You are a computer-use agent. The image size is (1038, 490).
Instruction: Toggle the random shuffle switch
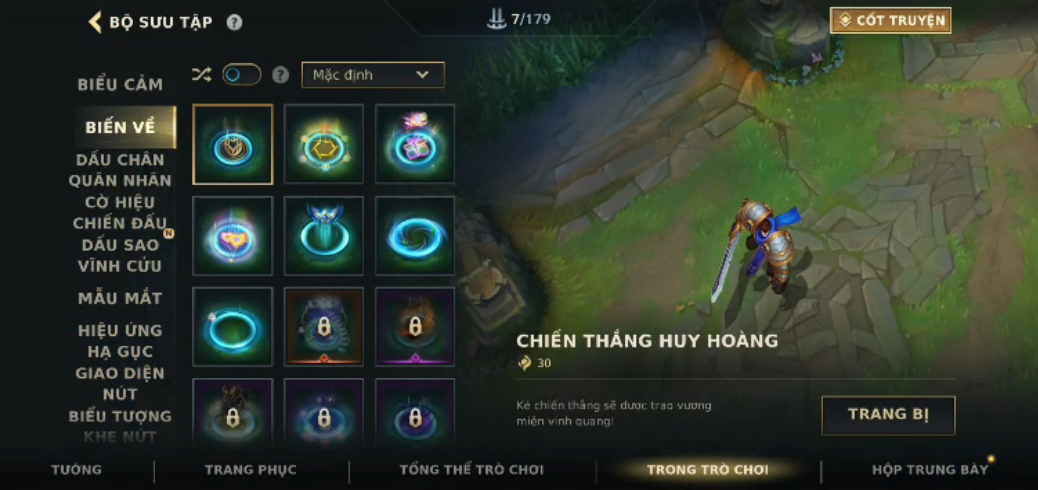tap(241, 75)
